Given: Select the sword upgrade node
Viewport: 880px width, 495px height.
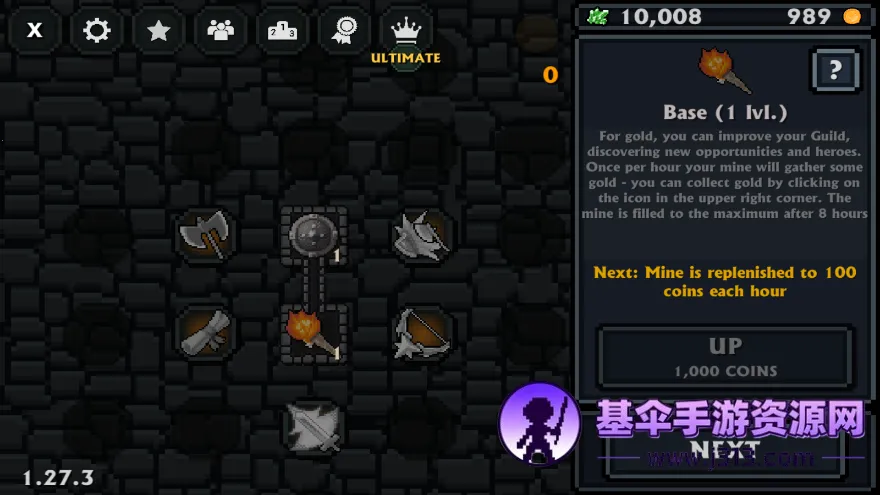Looking at the screenshot, I should [312, 425].
